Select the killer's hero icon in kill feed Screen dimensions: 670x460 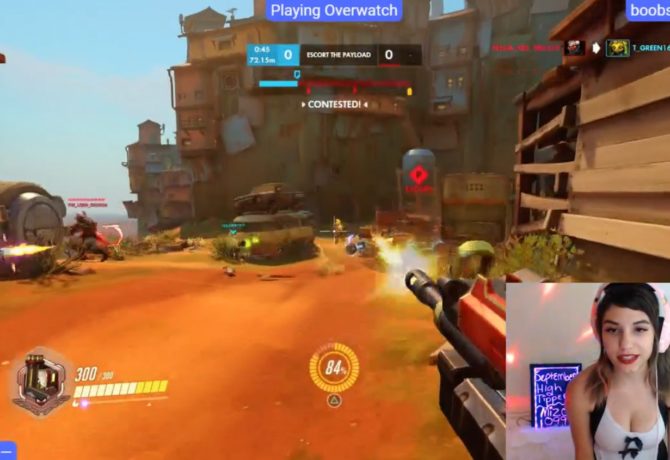pos(574,47)
